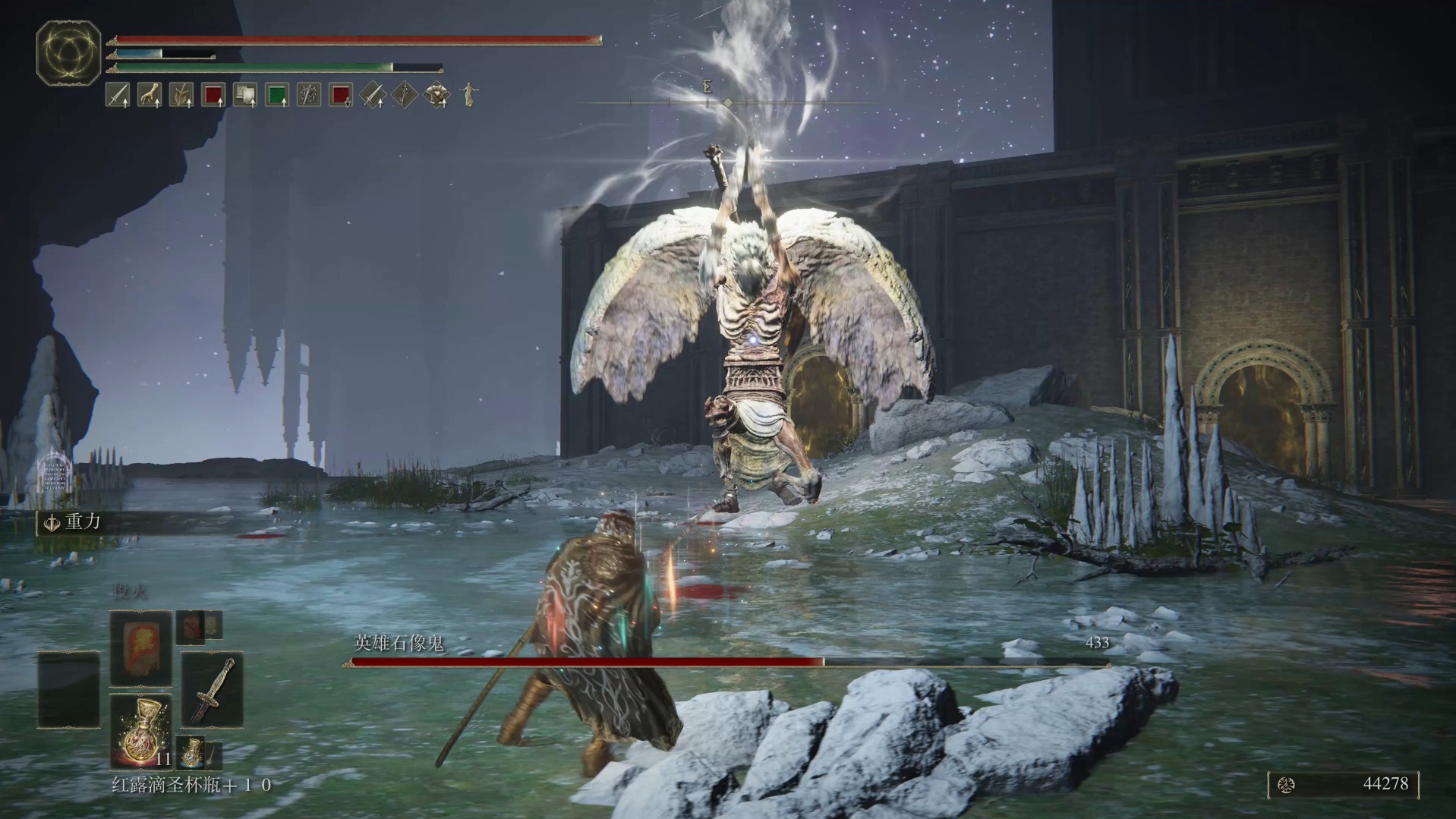Click the red square buff with up arrow
Viewport: 1456px width, 819px height.
213,95
